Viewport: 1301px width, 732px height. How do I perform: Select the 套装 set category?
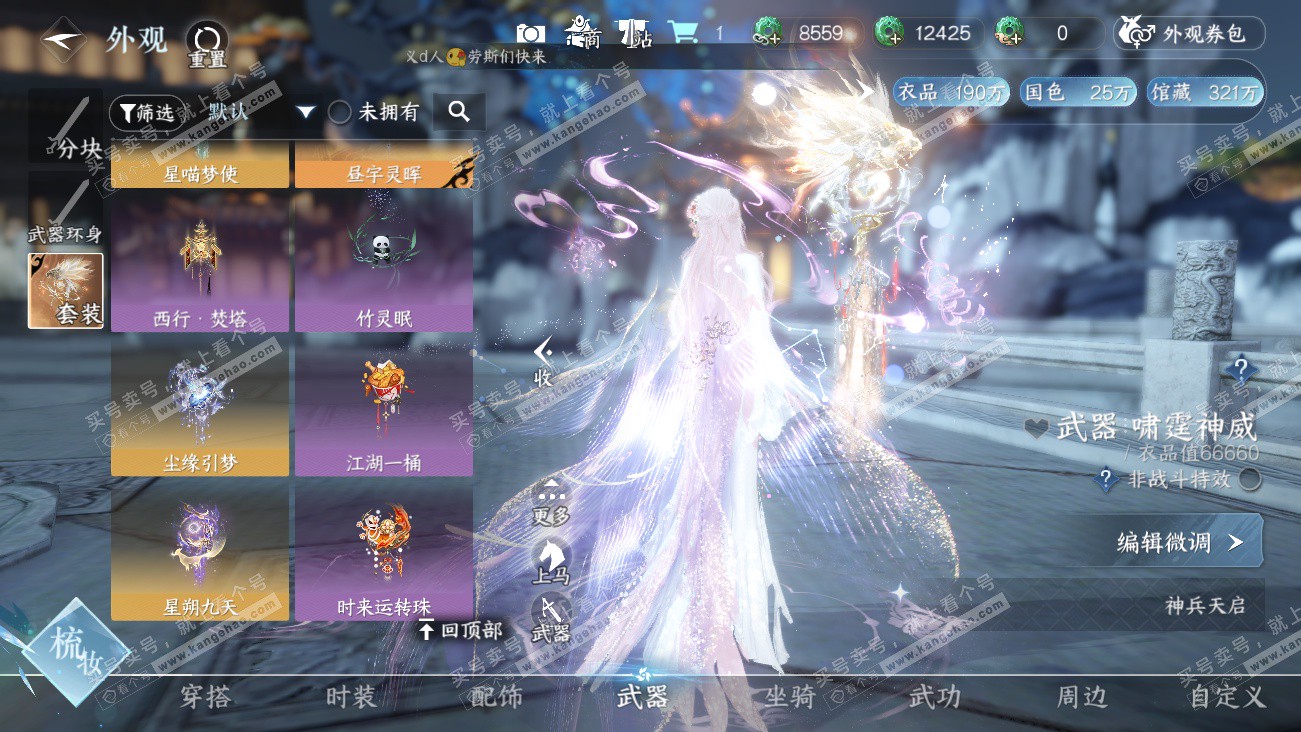[x=66, y=291]
